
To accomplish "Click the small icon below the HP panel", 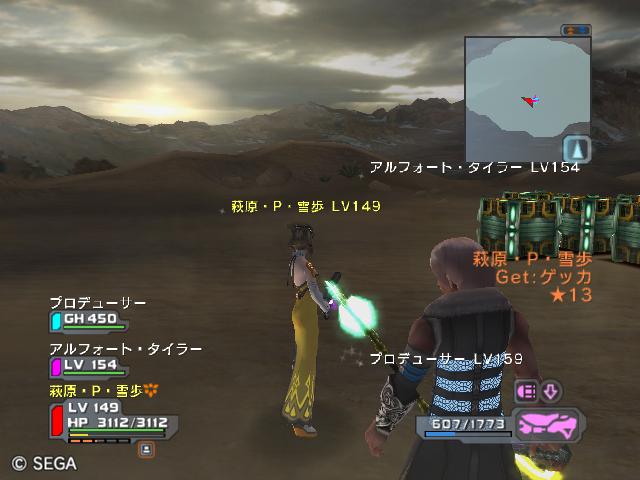I will [x=146, y=450].
